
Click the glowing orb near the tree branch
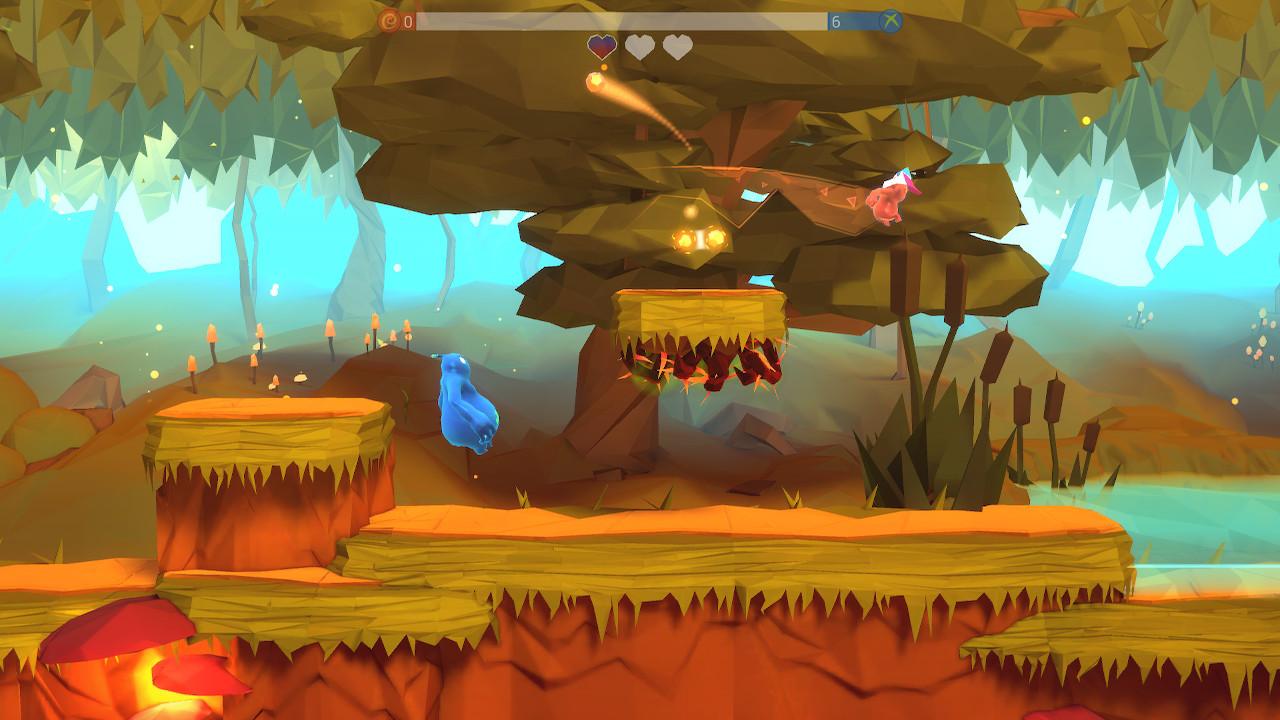(690, 210)
